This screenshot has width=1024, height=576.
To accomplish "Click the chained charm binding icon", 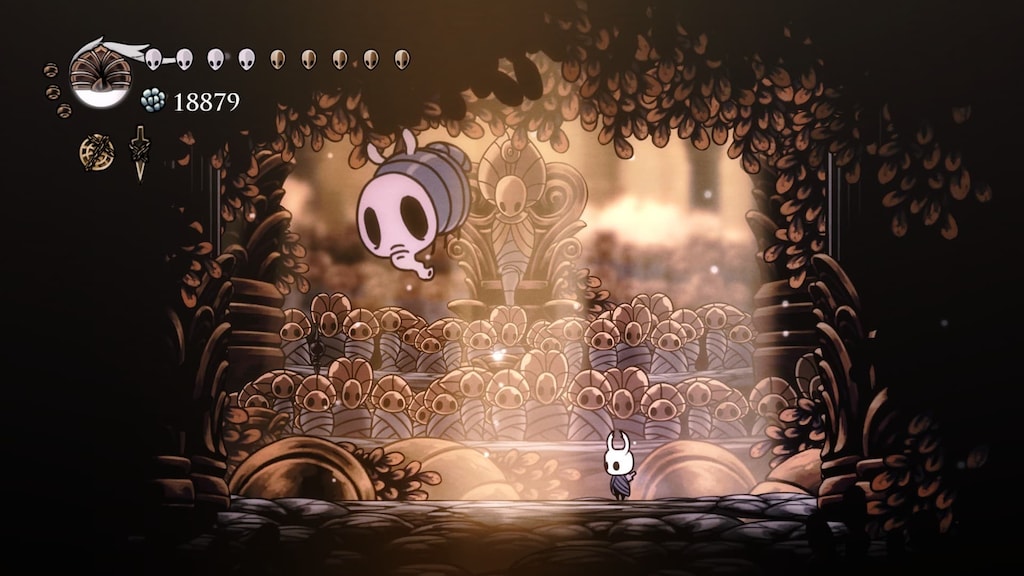I will (97, 152).
